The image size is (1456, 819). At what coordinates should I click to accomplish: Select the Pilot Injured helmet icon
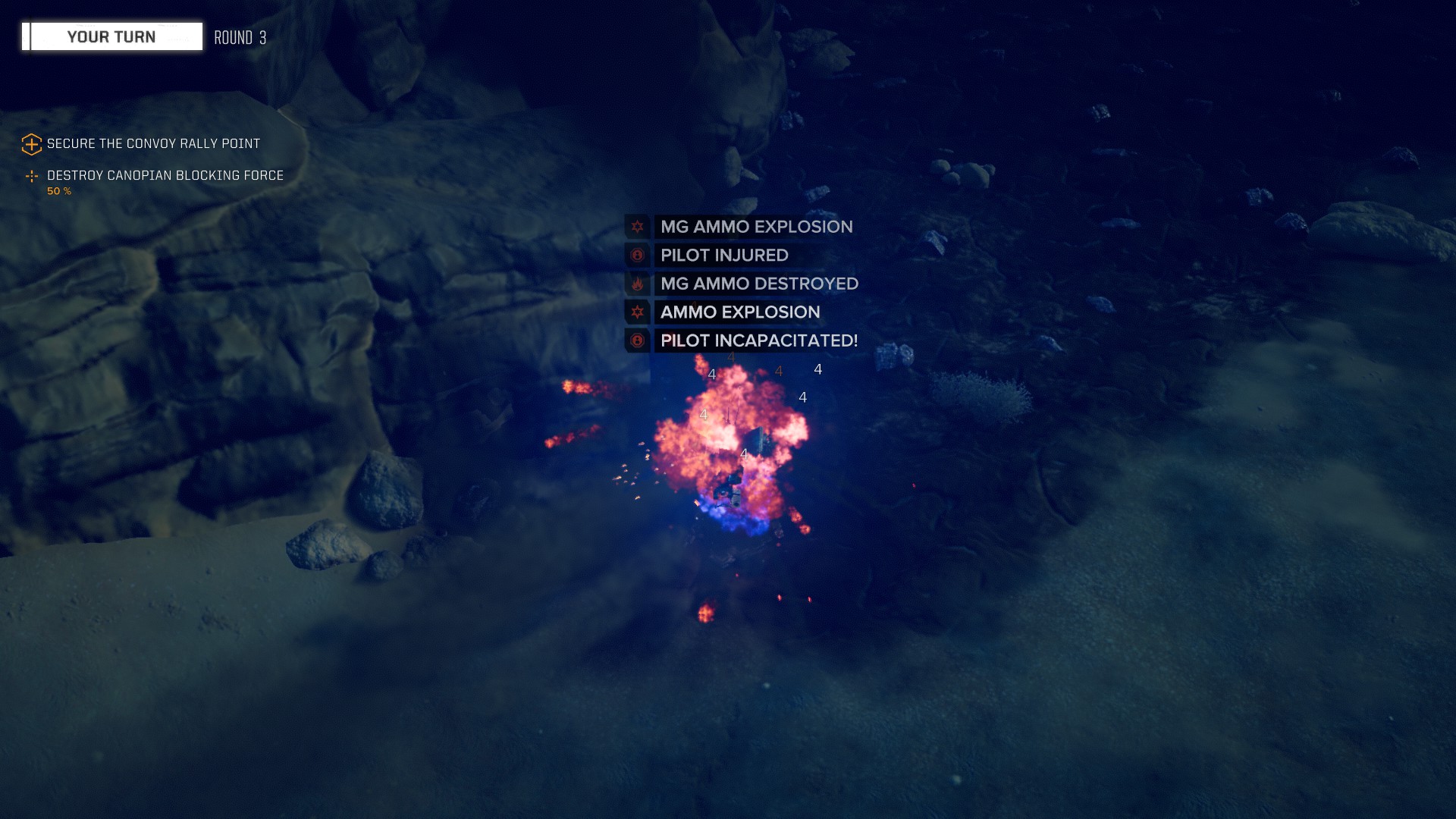tap(638, 256)
